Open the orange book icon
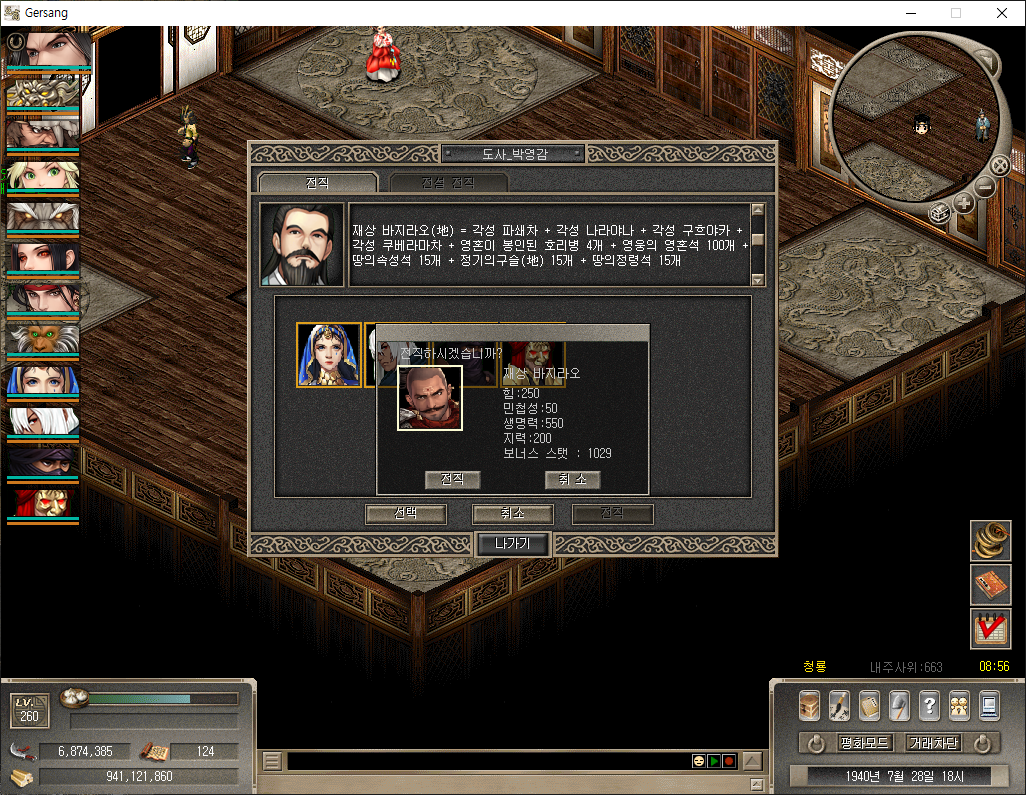Image resolution: width=1026 pixels, height=795 pixels. [990, 585]
